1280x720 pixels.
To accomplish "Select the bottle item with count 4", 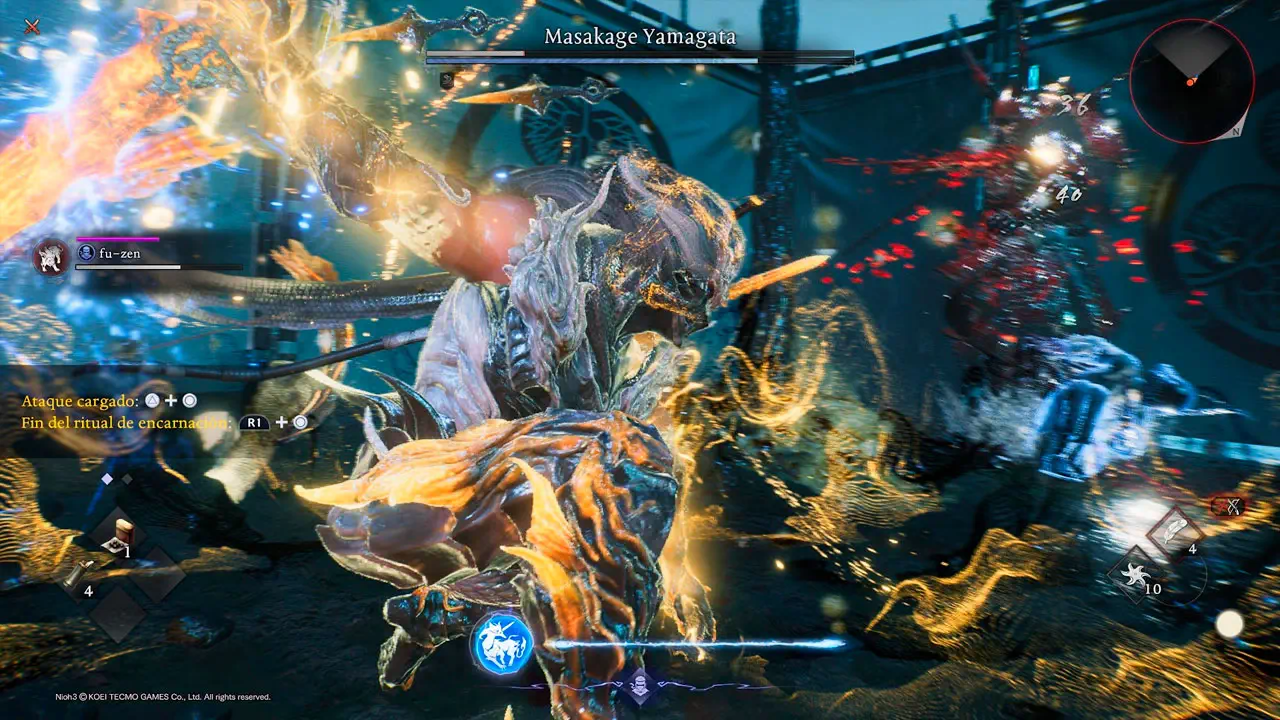I will tap(77, 576).
